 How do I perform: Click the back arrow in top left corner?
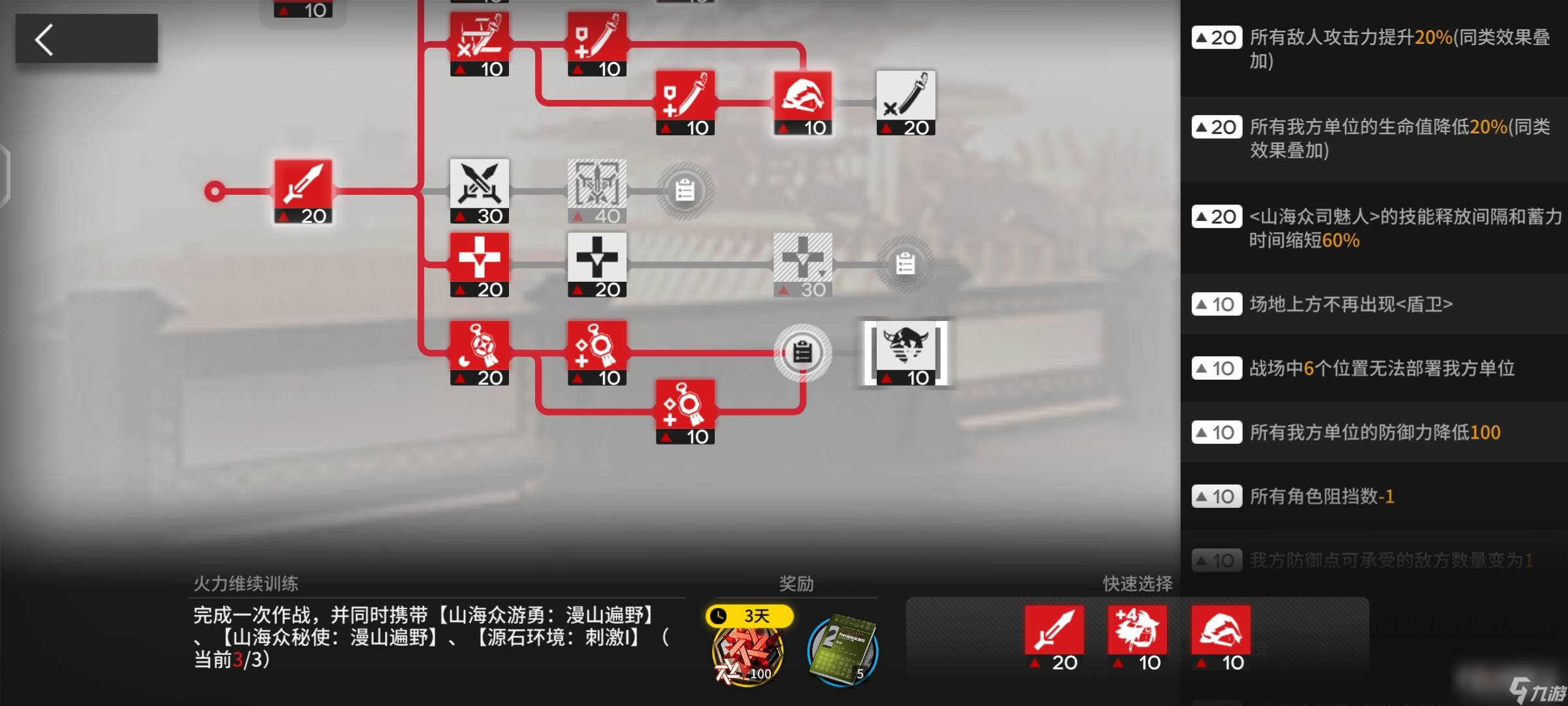pos(44,39)
